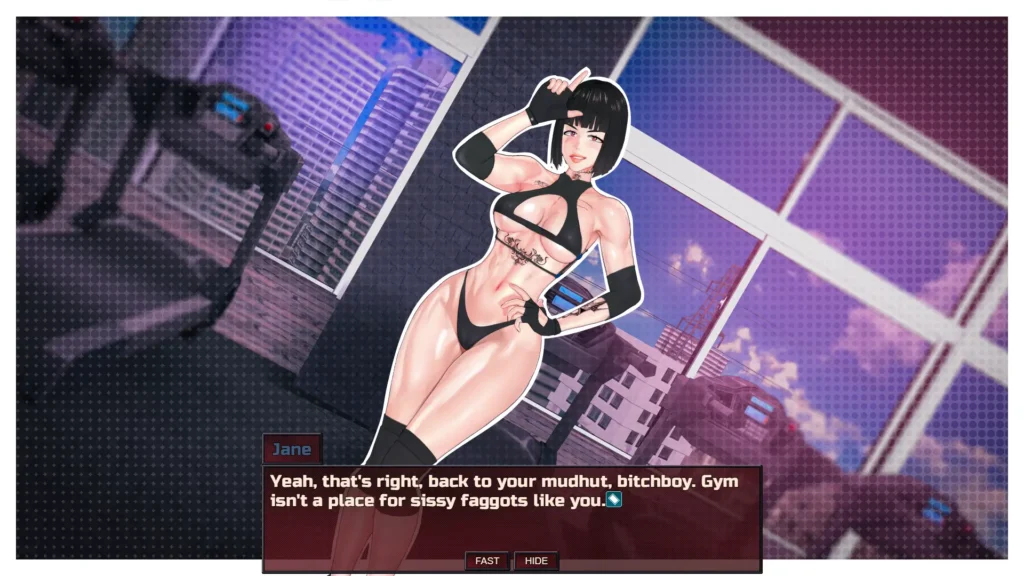The height and width of the screenshot is (576, 1024).
Task: Hide the dialogue box with HIDE
Action: click(x=536, y=561)
